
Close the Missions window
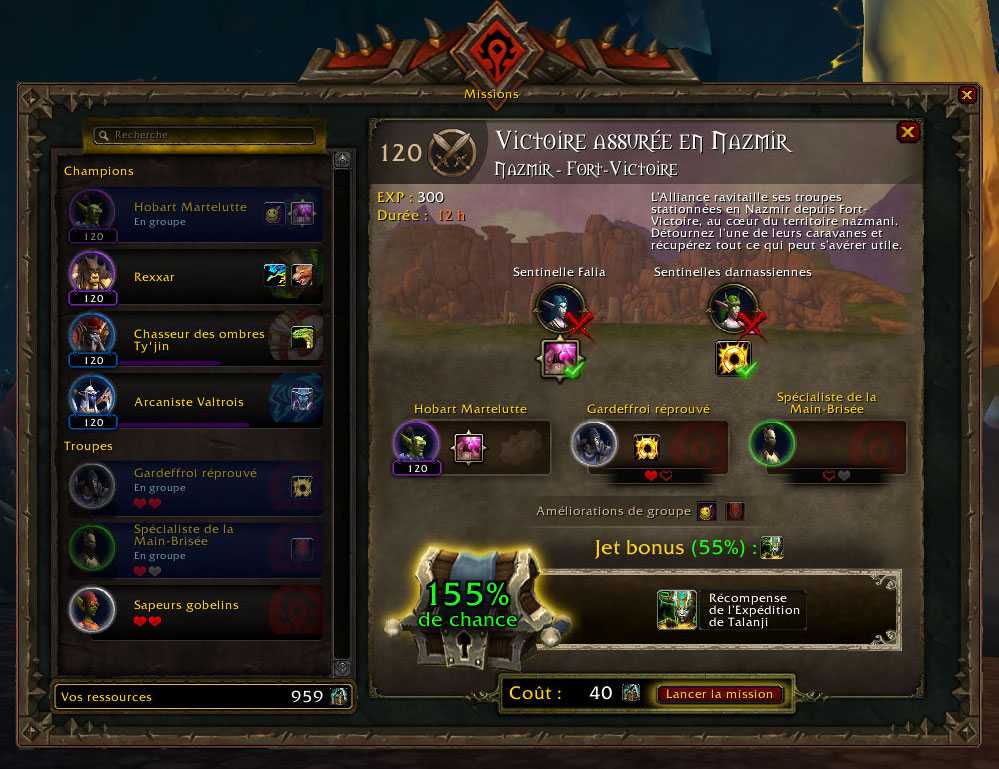click(967, 95)
